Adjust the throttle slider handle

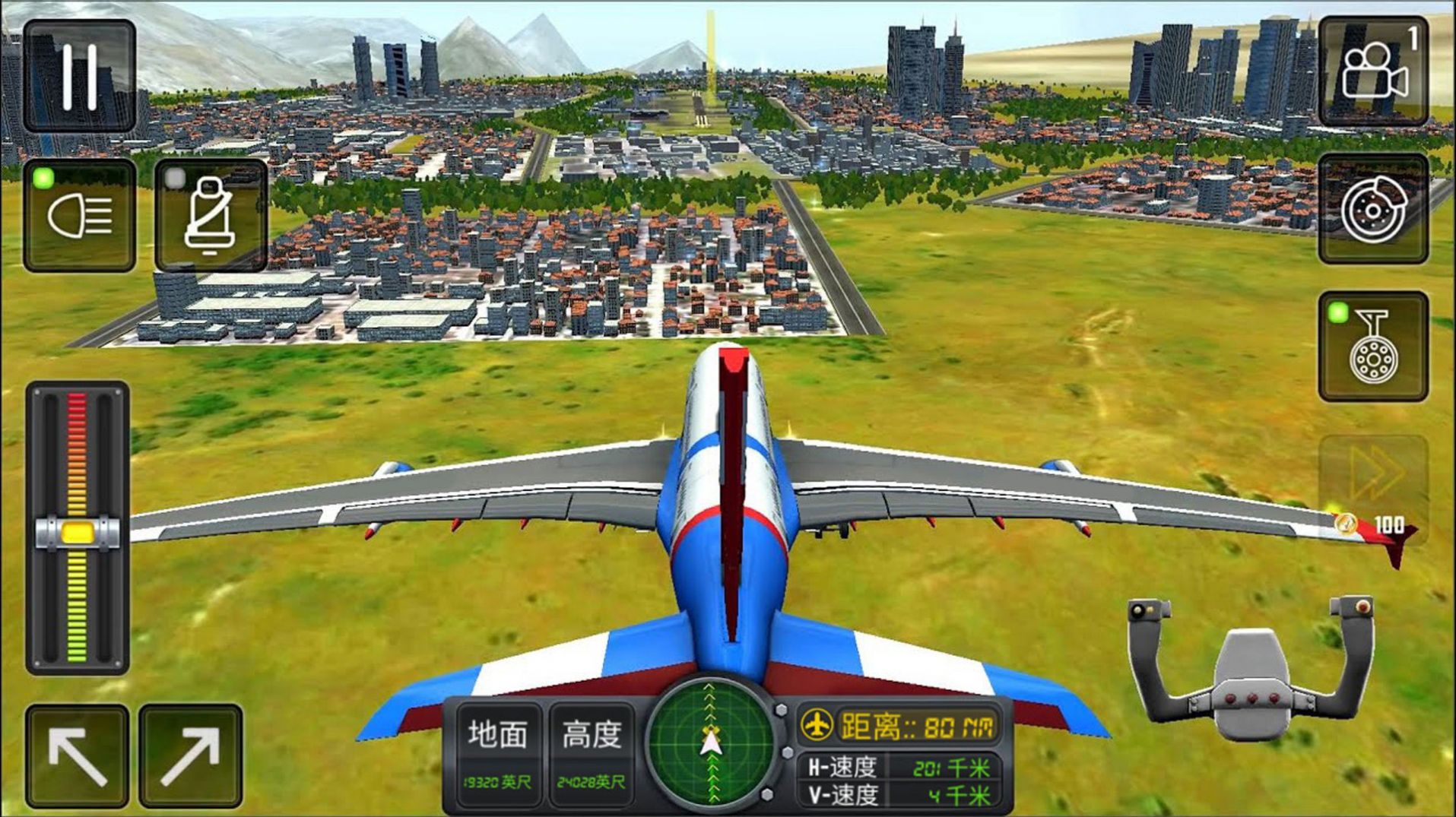78,530
